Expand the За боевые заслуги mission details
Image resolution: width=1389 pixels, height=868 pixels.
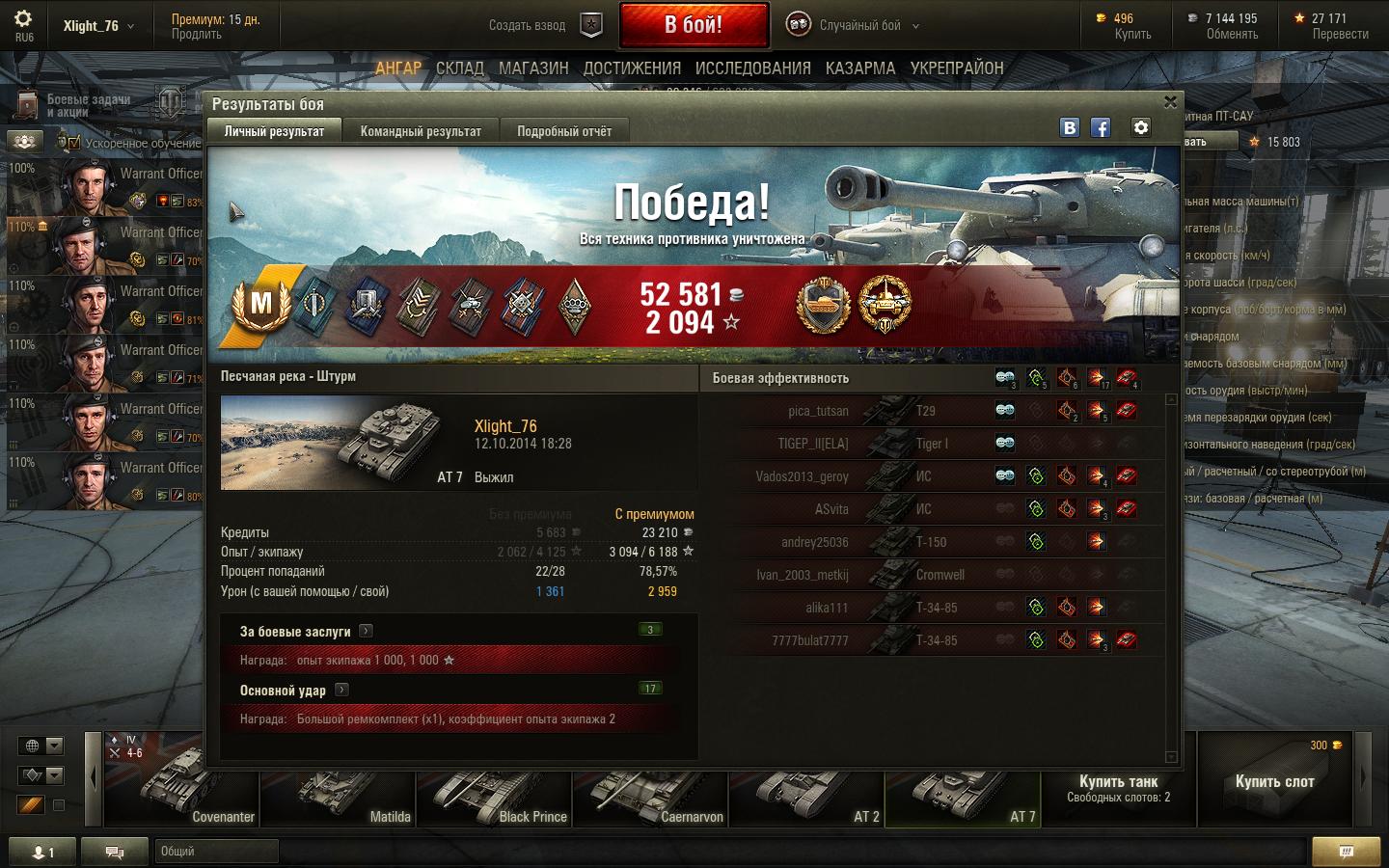[366, 631]
